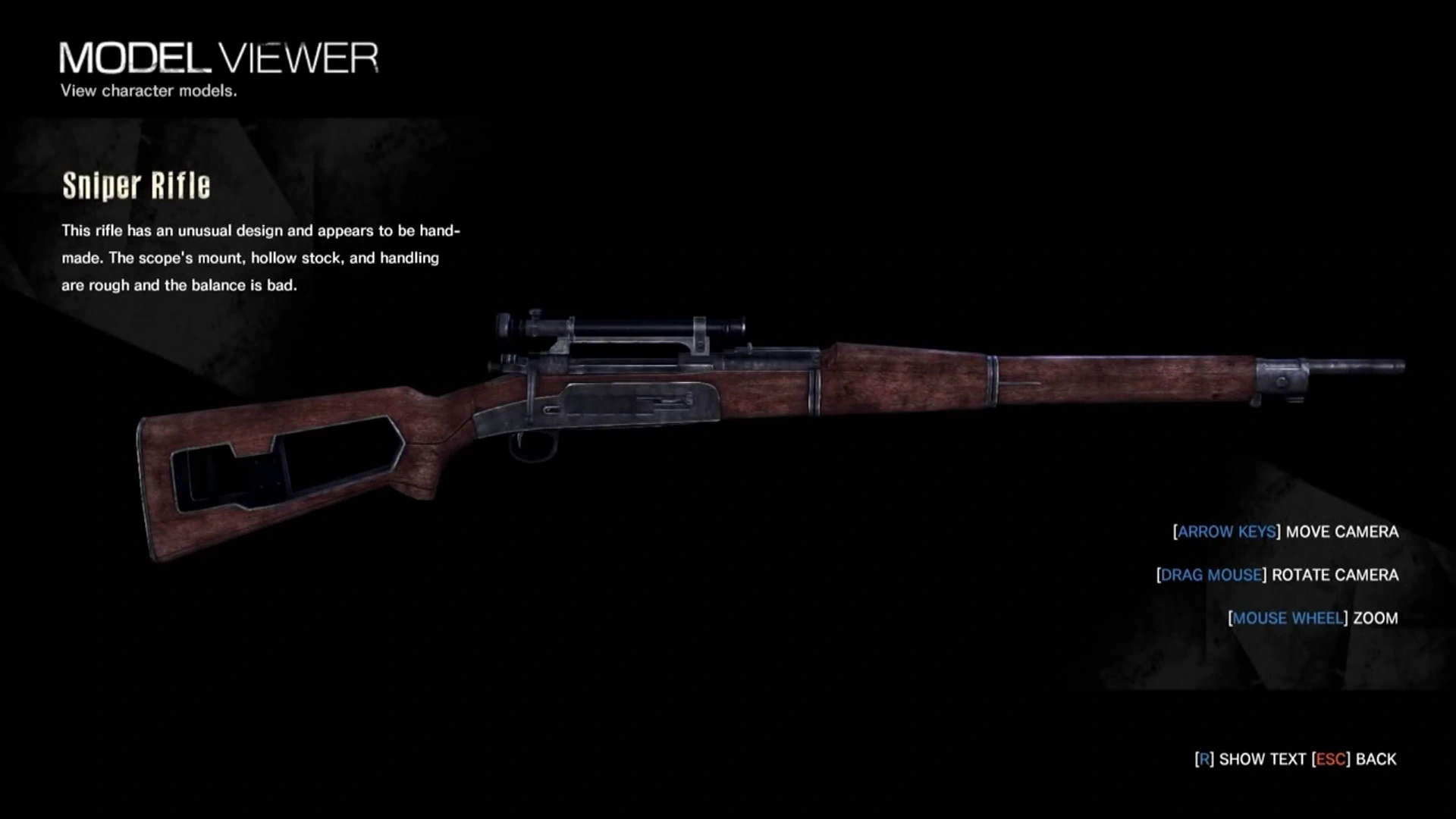
Task: Expand the Sniper Rifle description text
Action: pos(262,258)
